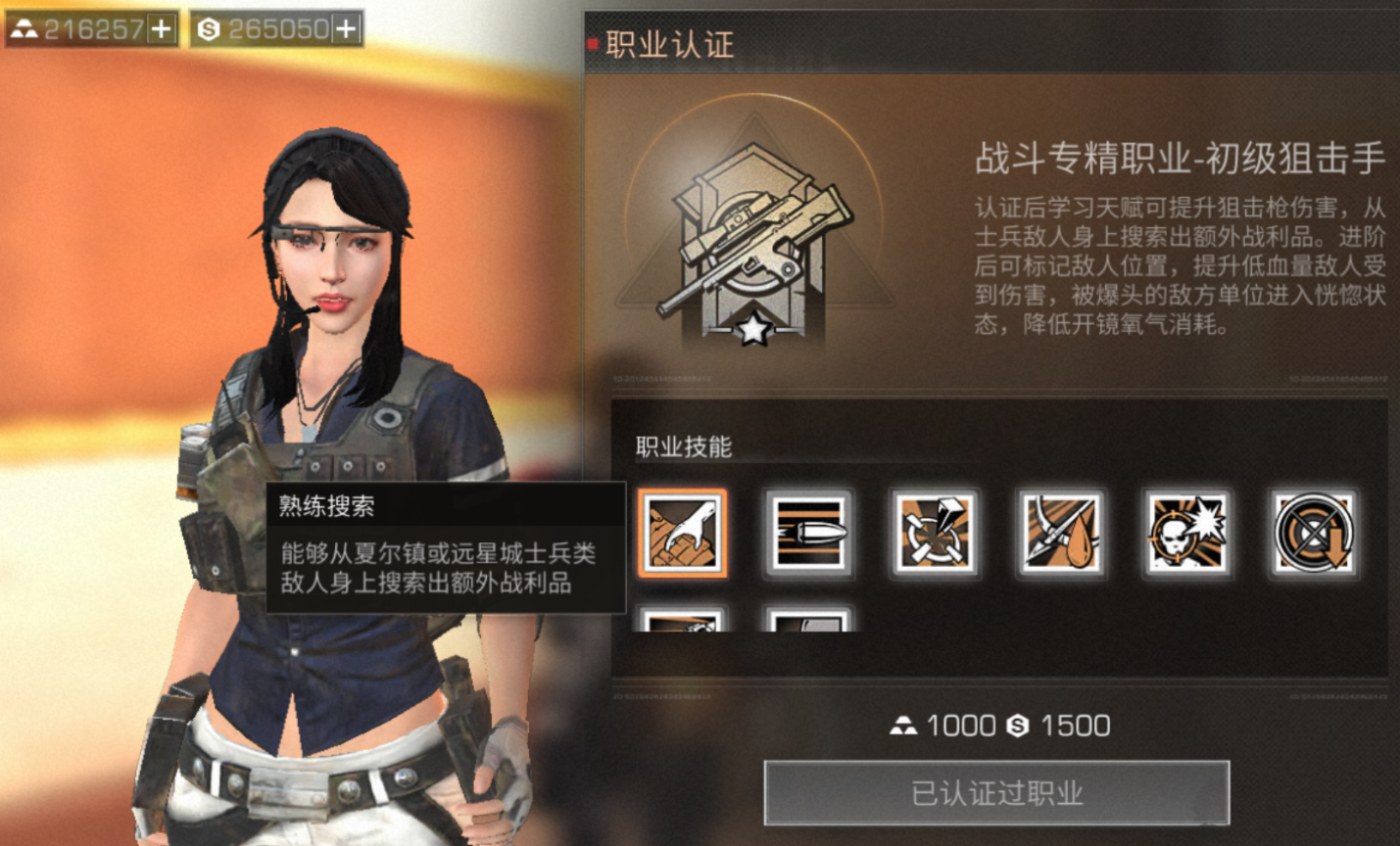The width and height of the screenshot is (1400, 846).
Task: Click the gold bars currency icon
Action: (x=24, y=30)
